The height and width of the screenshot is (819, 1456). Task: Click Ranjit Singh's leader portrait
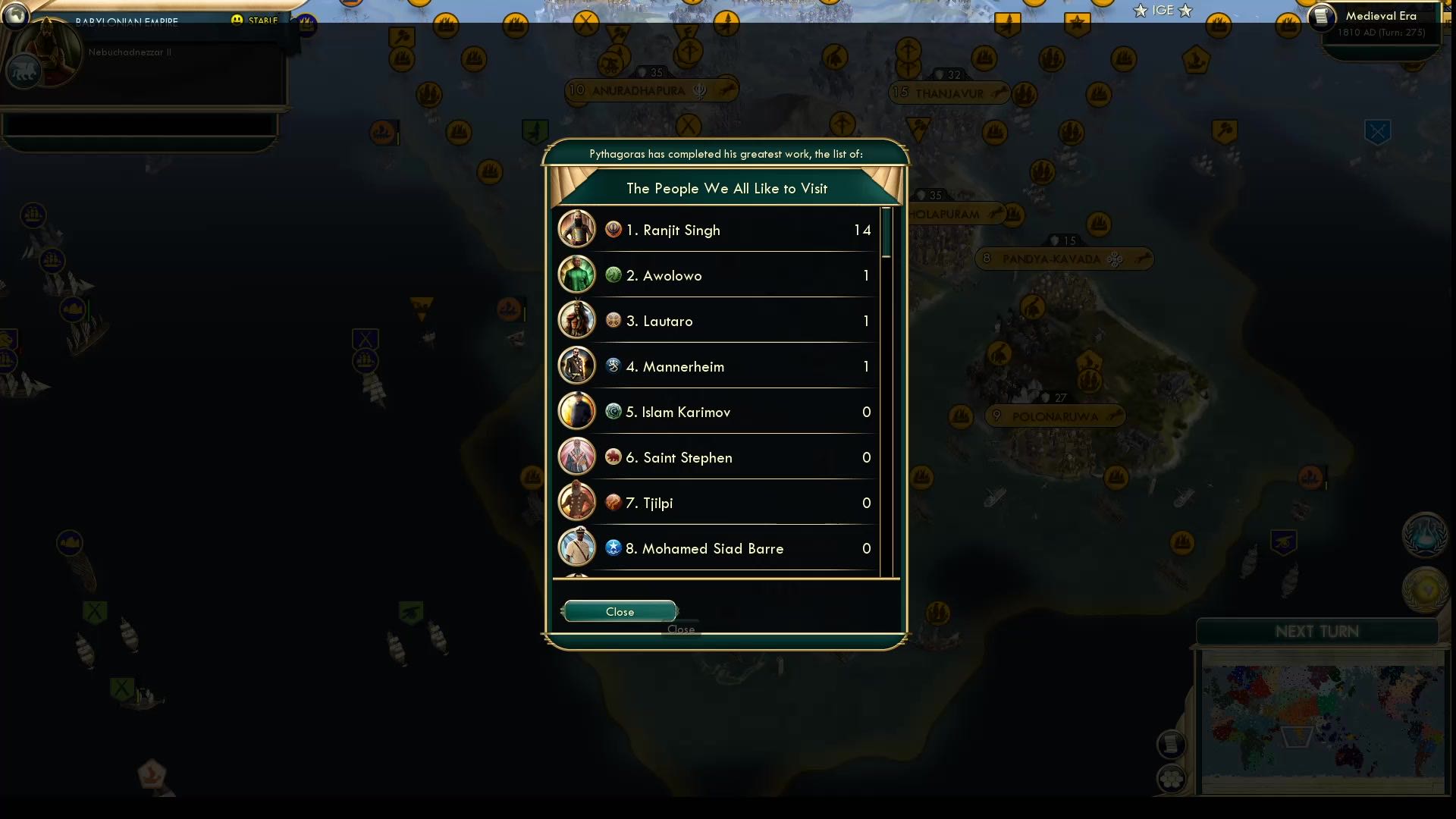click(x=577, y=229)
